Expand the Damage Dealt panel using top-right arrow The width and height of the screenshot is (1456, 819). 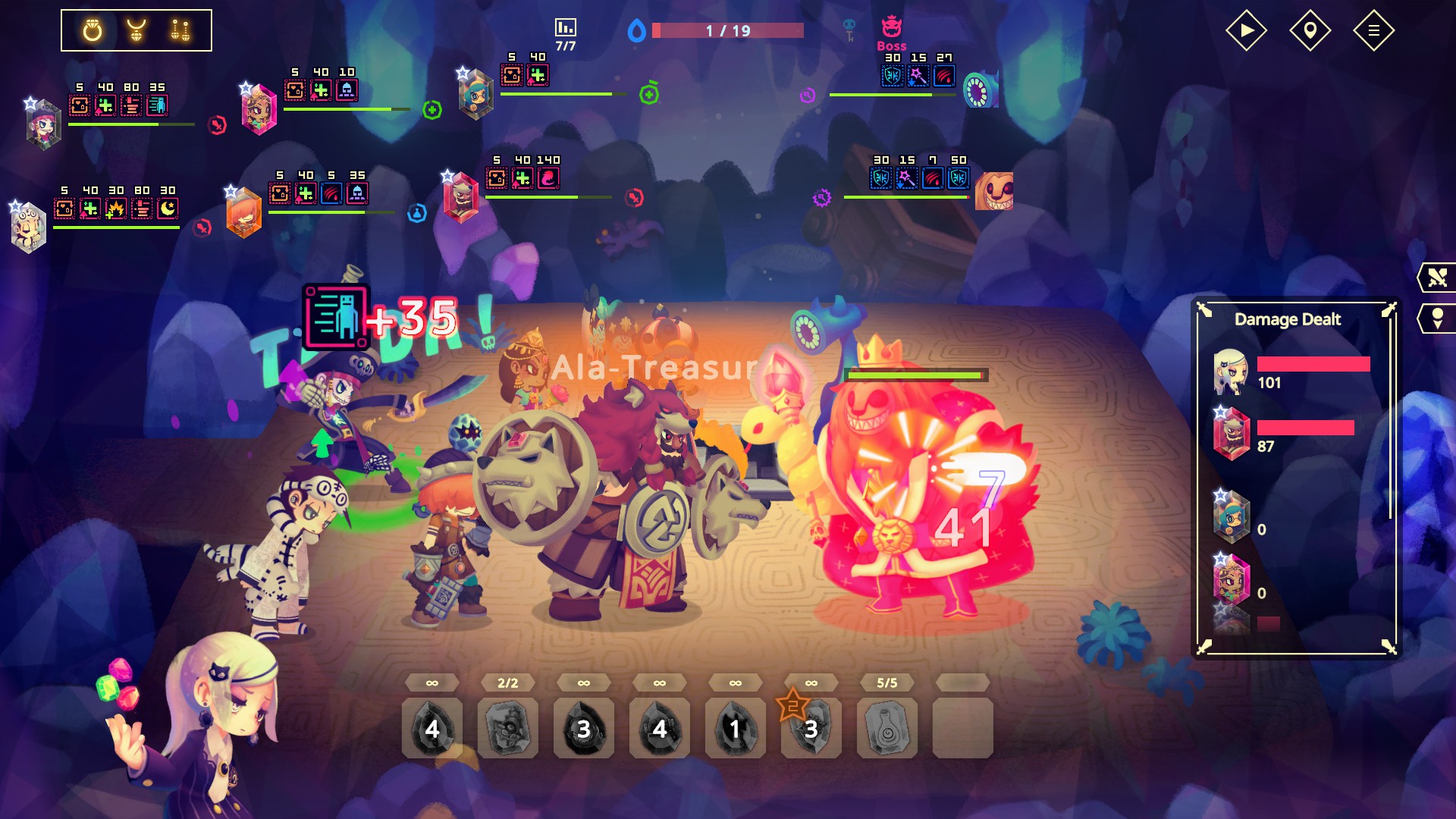click(1389, 309)
